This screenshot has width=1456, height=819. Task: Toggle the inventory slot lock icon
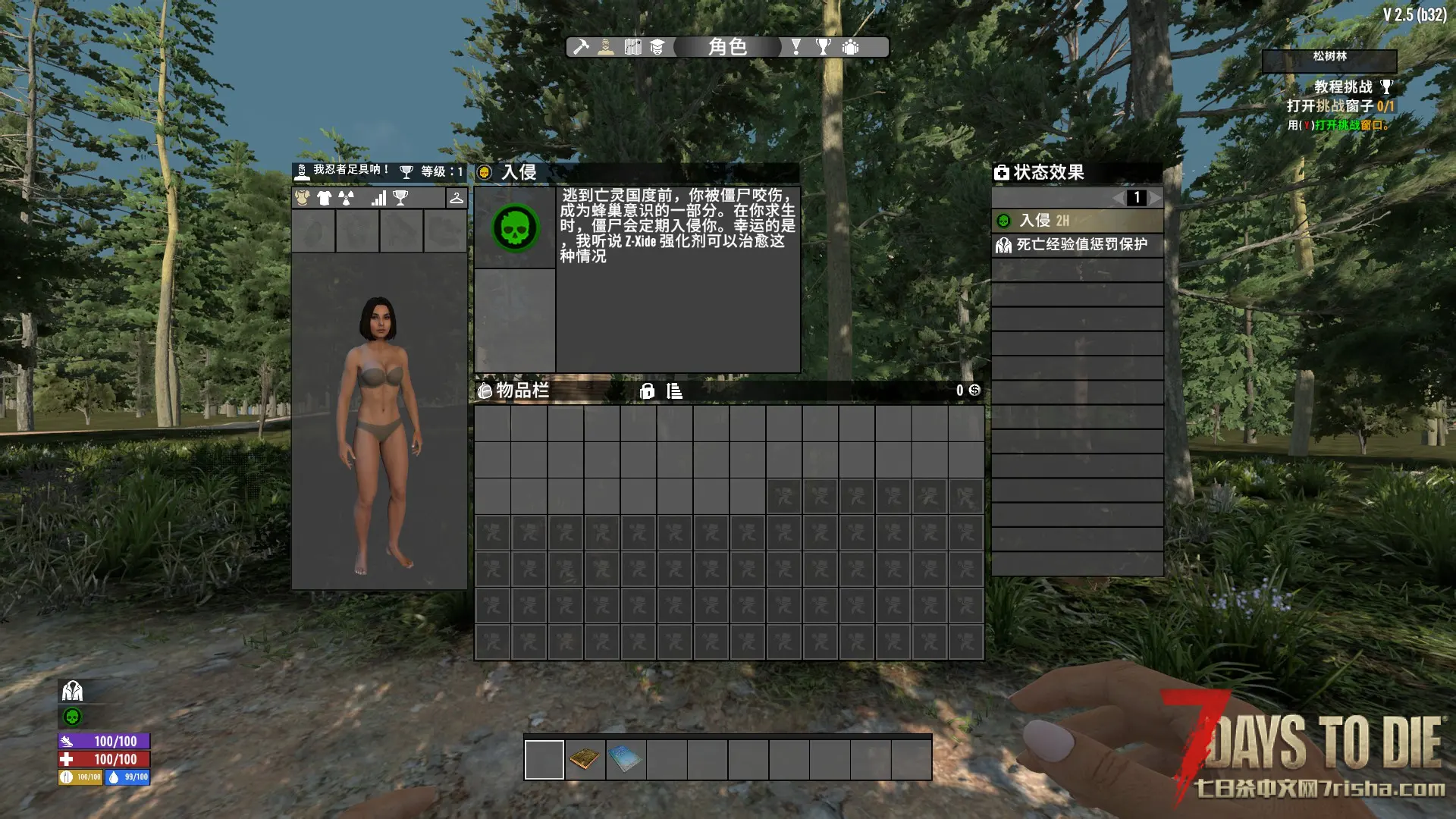[x=647, y=391]
